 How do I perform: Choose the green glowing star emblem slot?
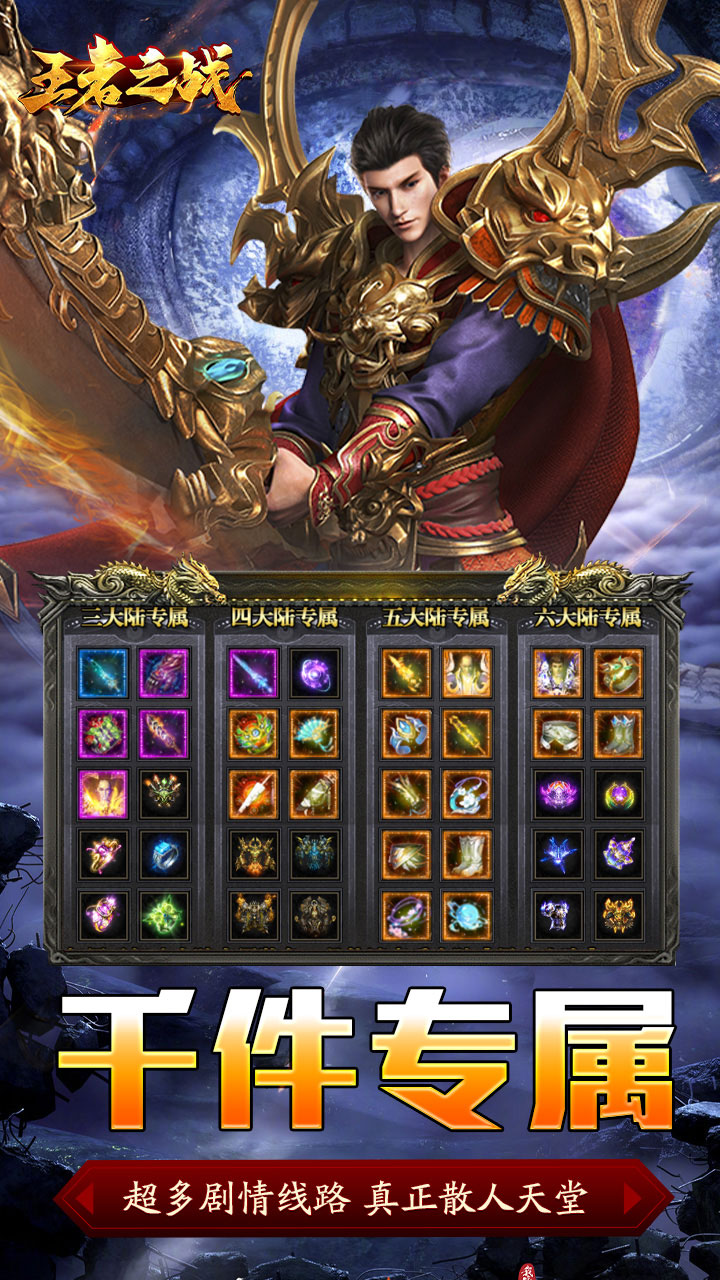click(164, 914)
